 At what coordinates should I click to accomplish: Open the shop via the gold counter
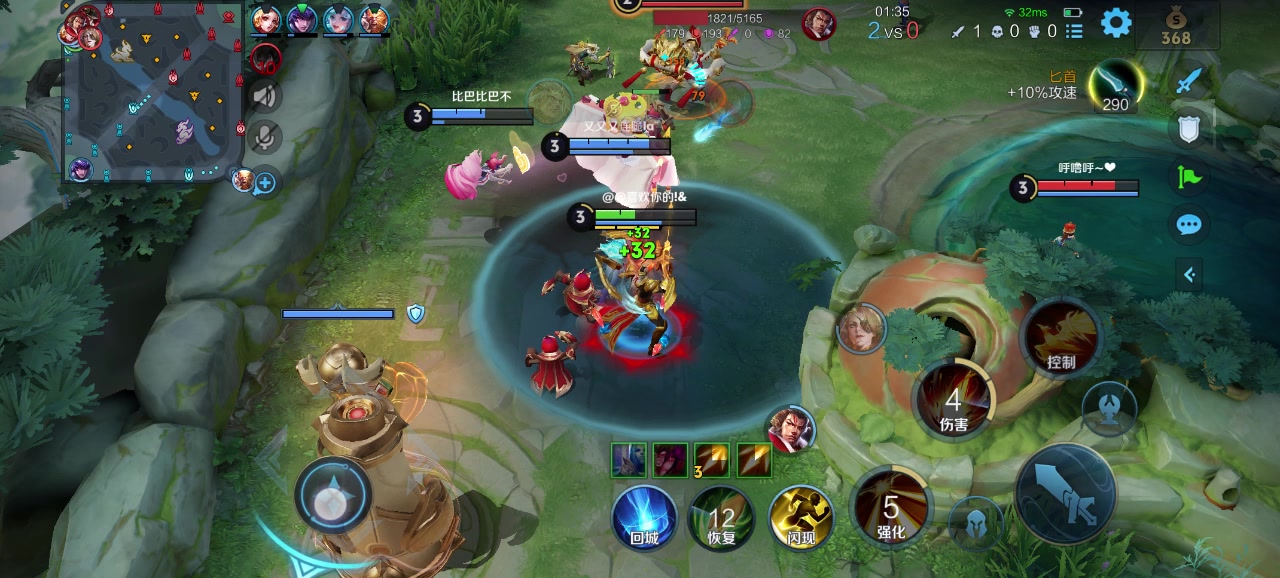(1176, 27)
